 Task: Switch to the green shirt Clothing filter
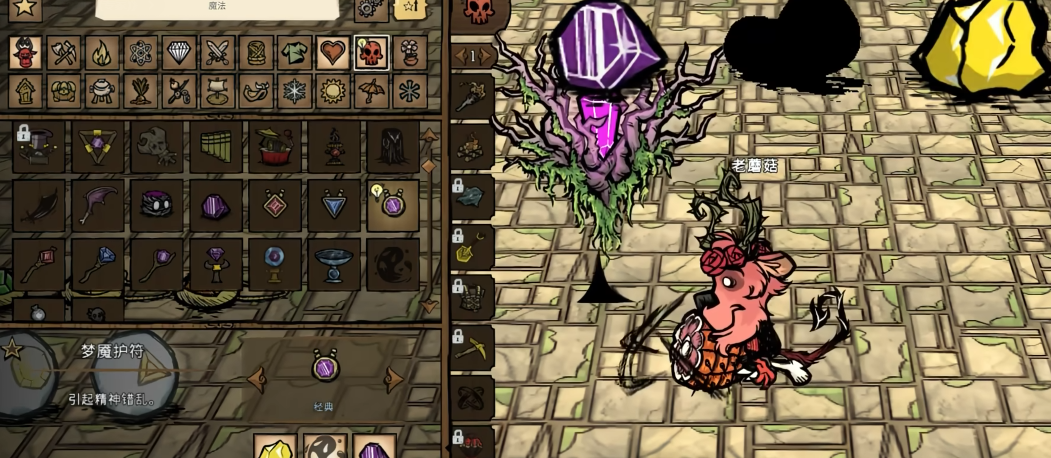click(294, 53)
